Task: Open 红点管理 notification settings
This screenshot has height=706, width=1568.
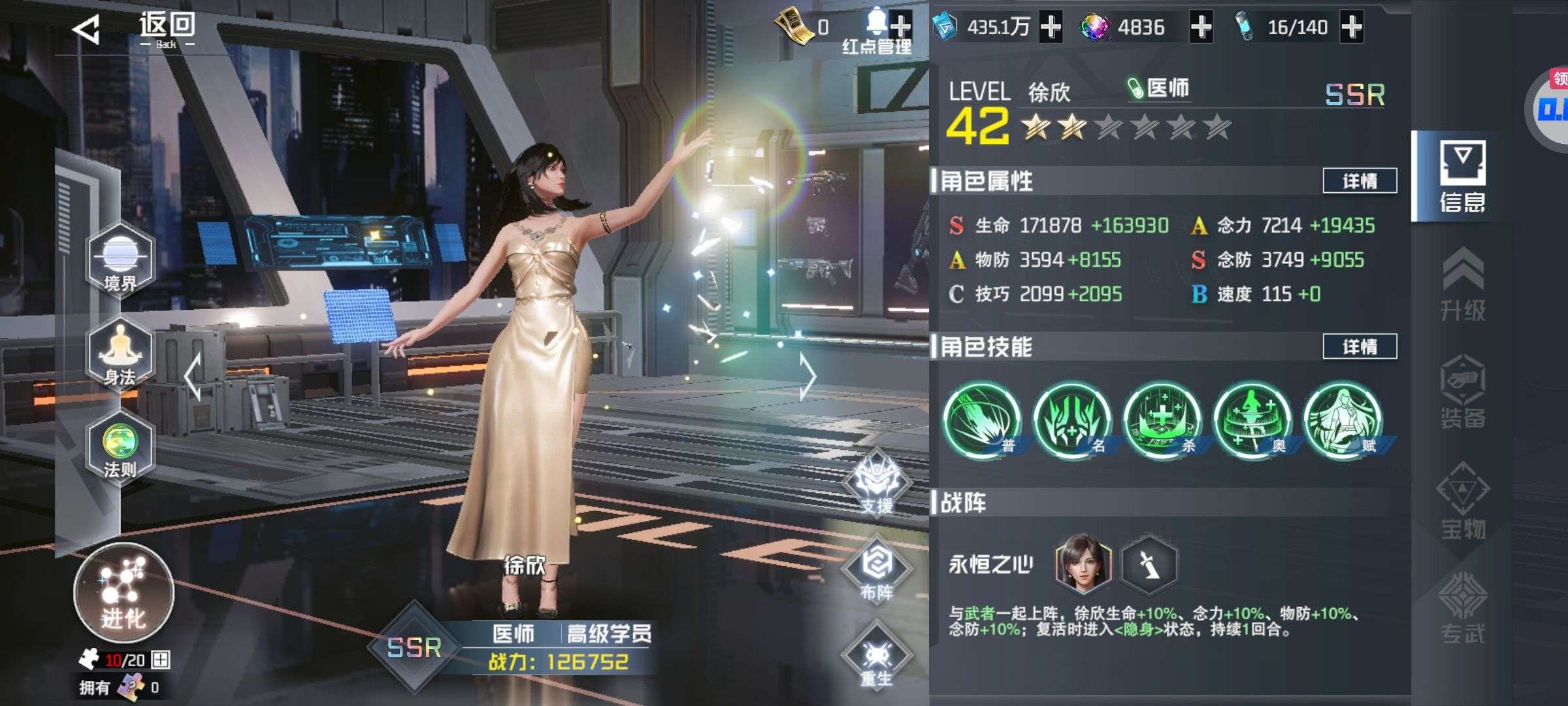Action: coord(877,33)
